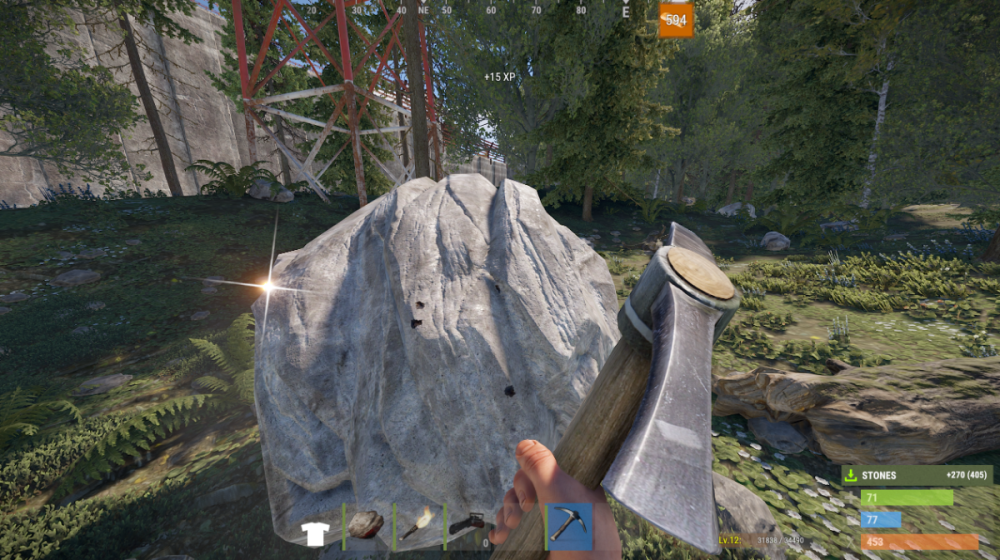Equip the torch from the hotbar
This screenshot has width=1000, height=560.
click(417, 526)
